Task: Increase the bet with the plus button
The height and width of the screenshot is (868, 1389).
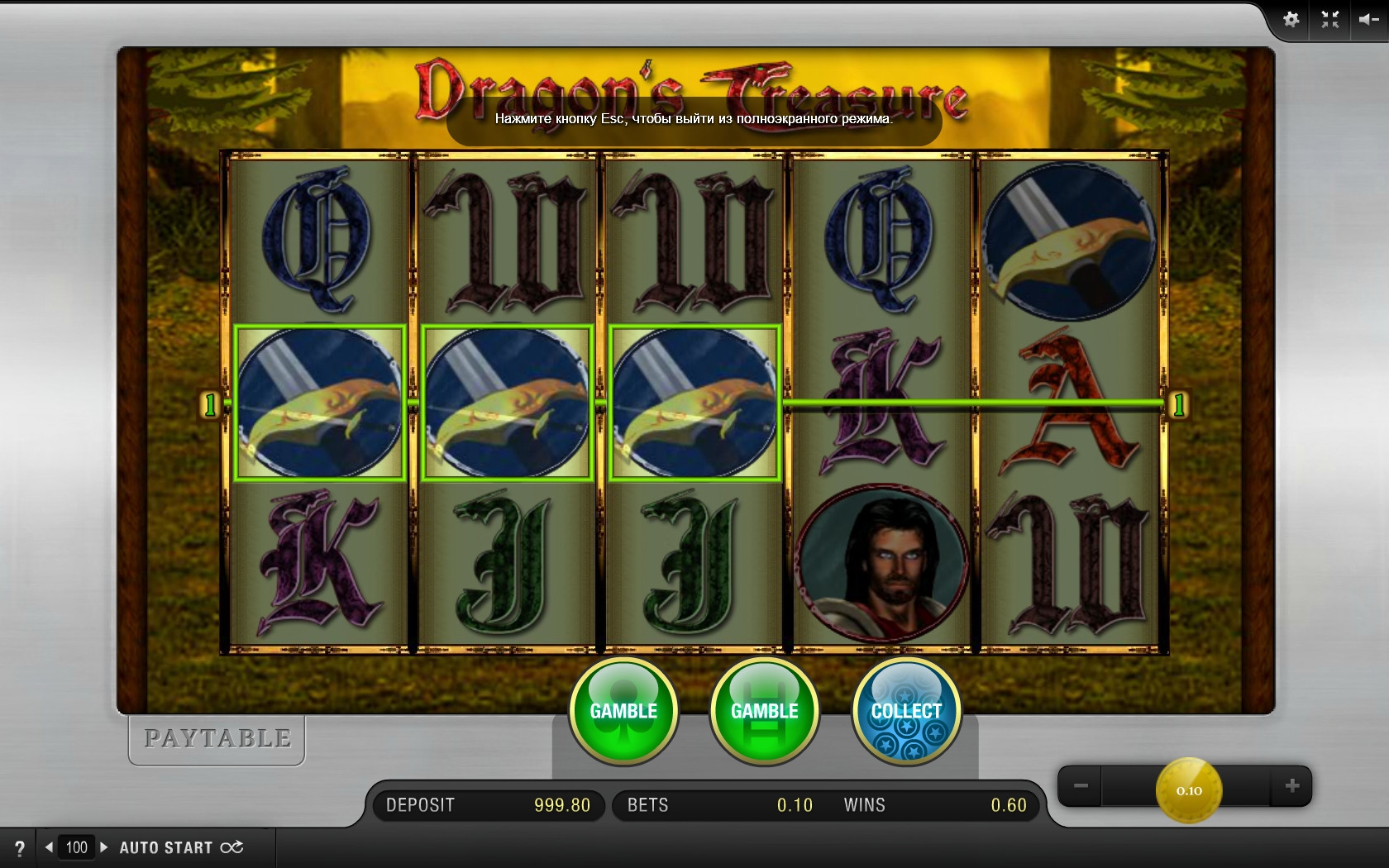Action: pyautogui.click(x=1292, y=786)
